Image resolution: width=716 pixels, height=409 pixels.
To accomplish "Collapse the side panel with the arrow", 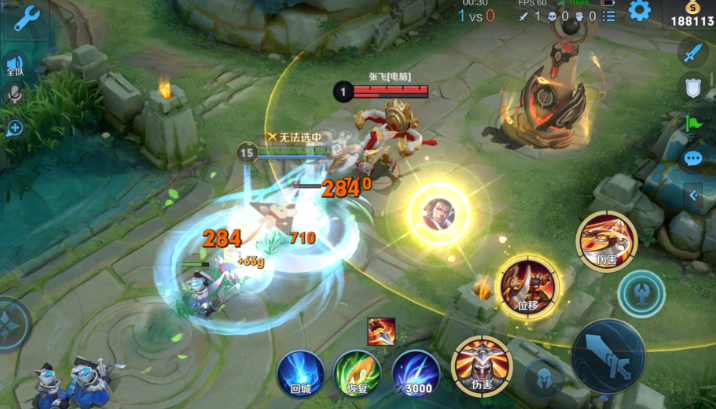I will pyautogui.click(x=693, y=196).
